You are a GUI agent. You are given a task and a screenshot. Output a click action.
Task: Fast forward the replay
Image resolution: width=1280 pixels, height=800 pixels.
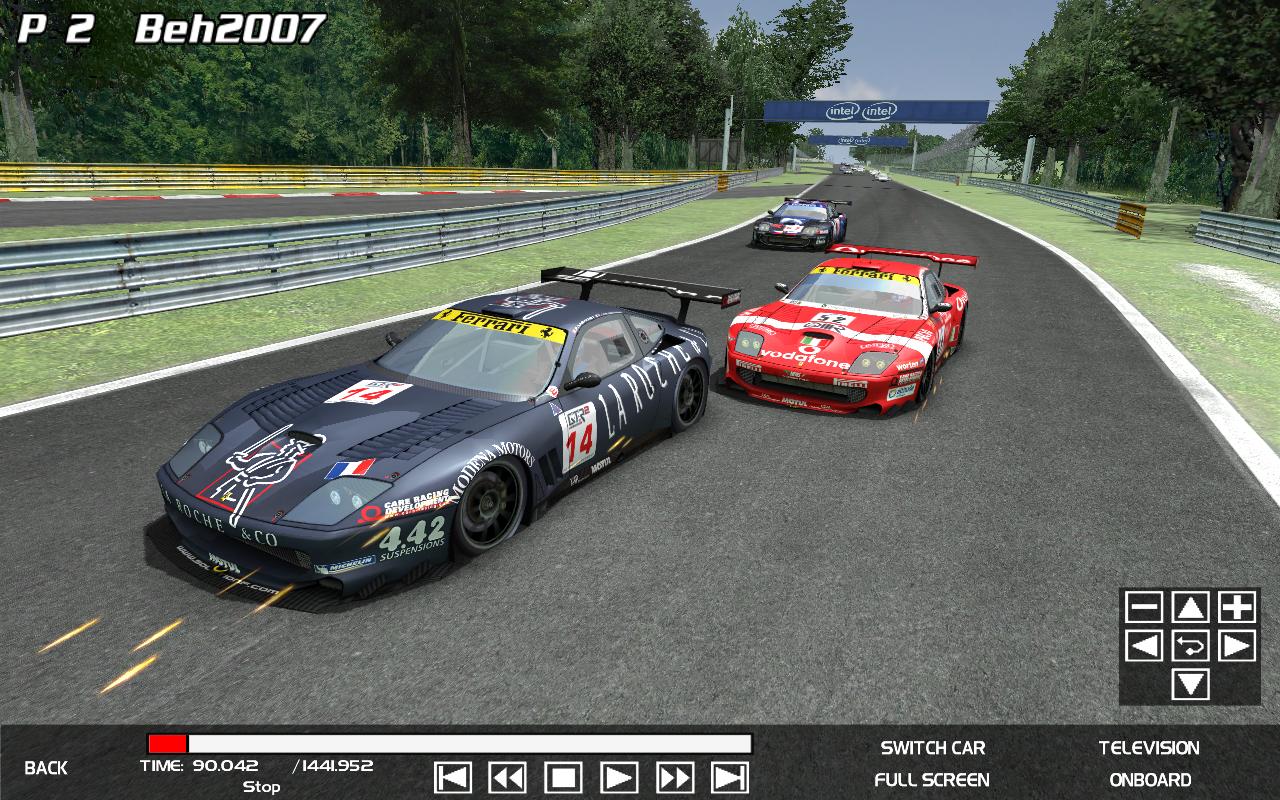tap(675, 777)
